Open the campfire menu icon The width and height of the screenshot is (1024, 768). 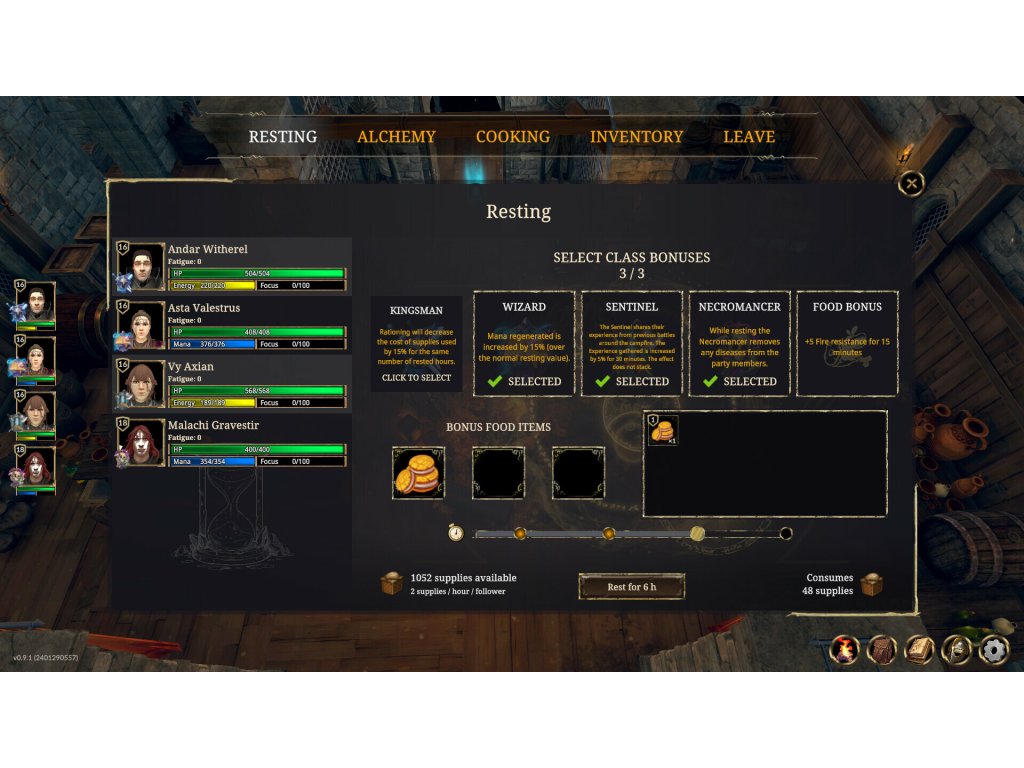pyautogui.click(x=845, y=650)
